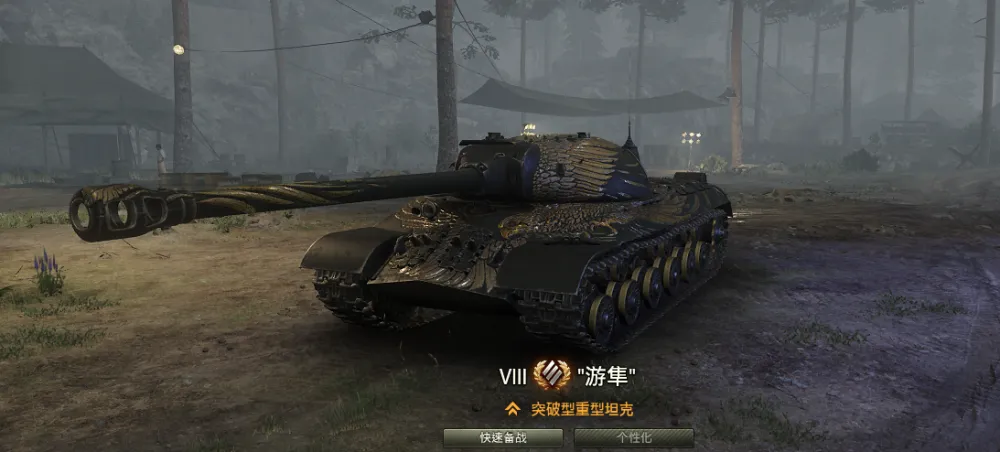This screenshot has height=452, width=1000.
Task: Click the heavy tank class emblem icon
Action: tap(551, 376)
